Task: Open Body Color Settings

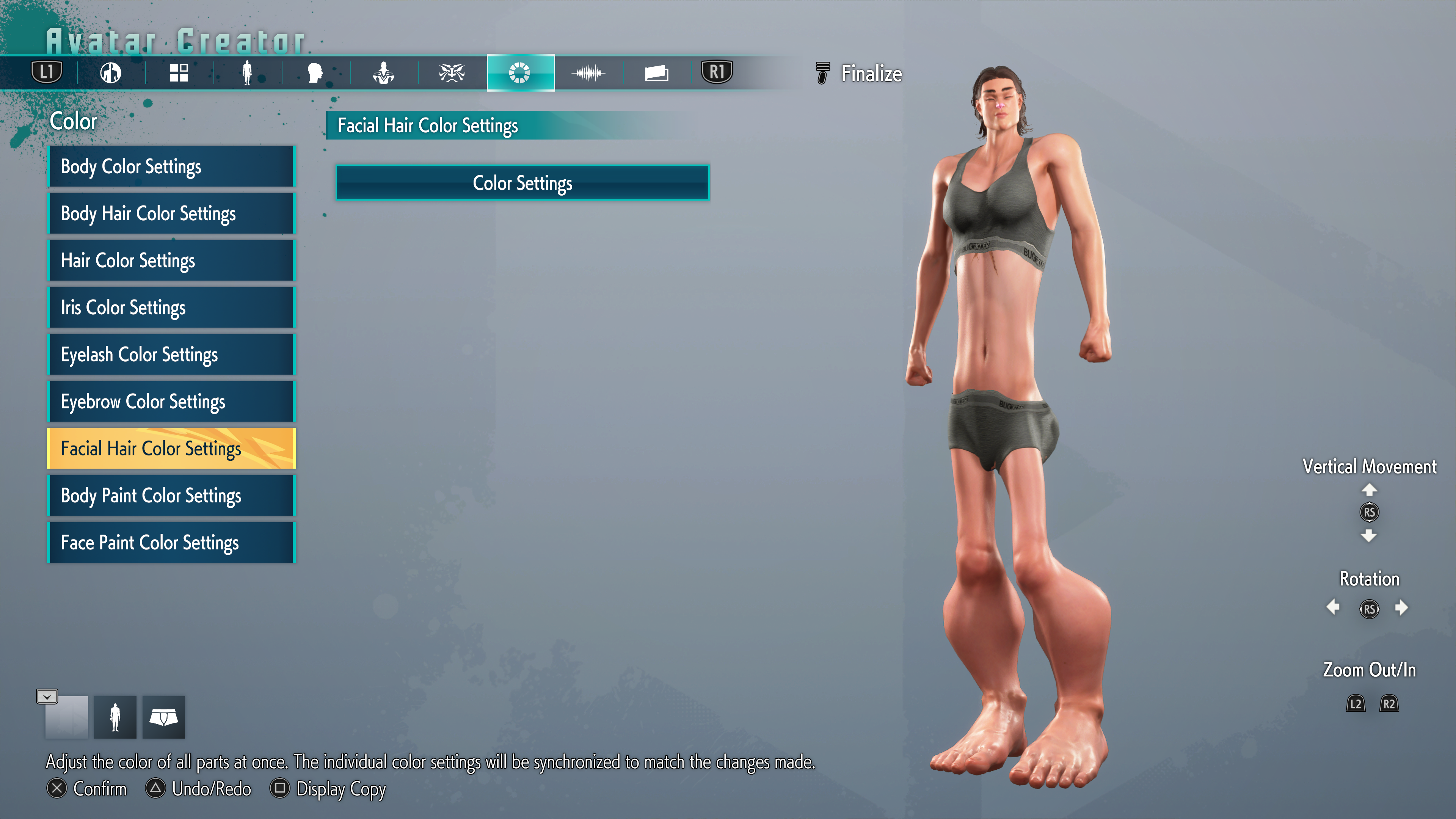Action: 171,167
